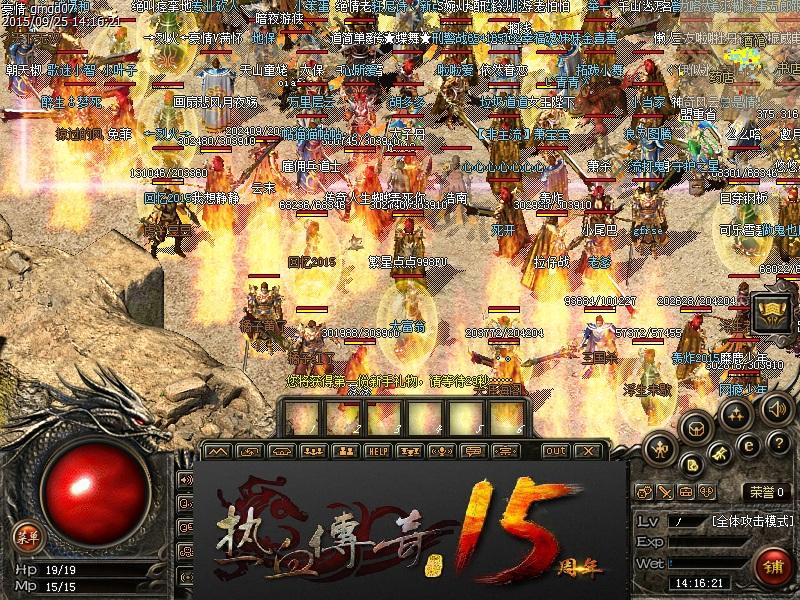Click the mountain-shaped first toolbar button
The width and height of the screenshot is (800, 600).
tap(217, 451)
